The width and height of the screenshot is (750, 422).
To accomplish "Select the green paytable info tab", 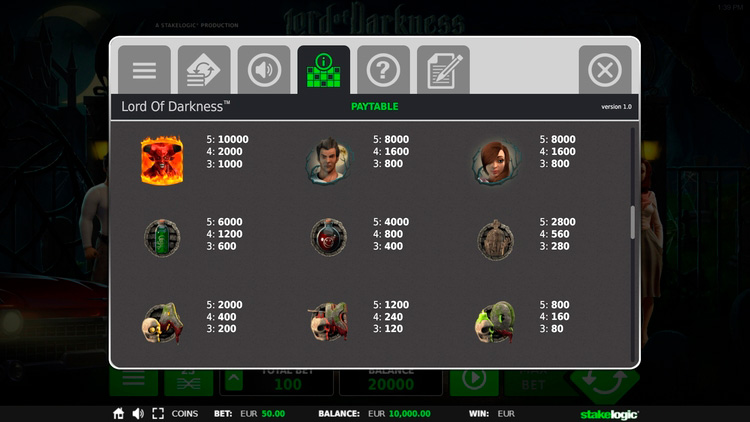I will tap(324, 71).
